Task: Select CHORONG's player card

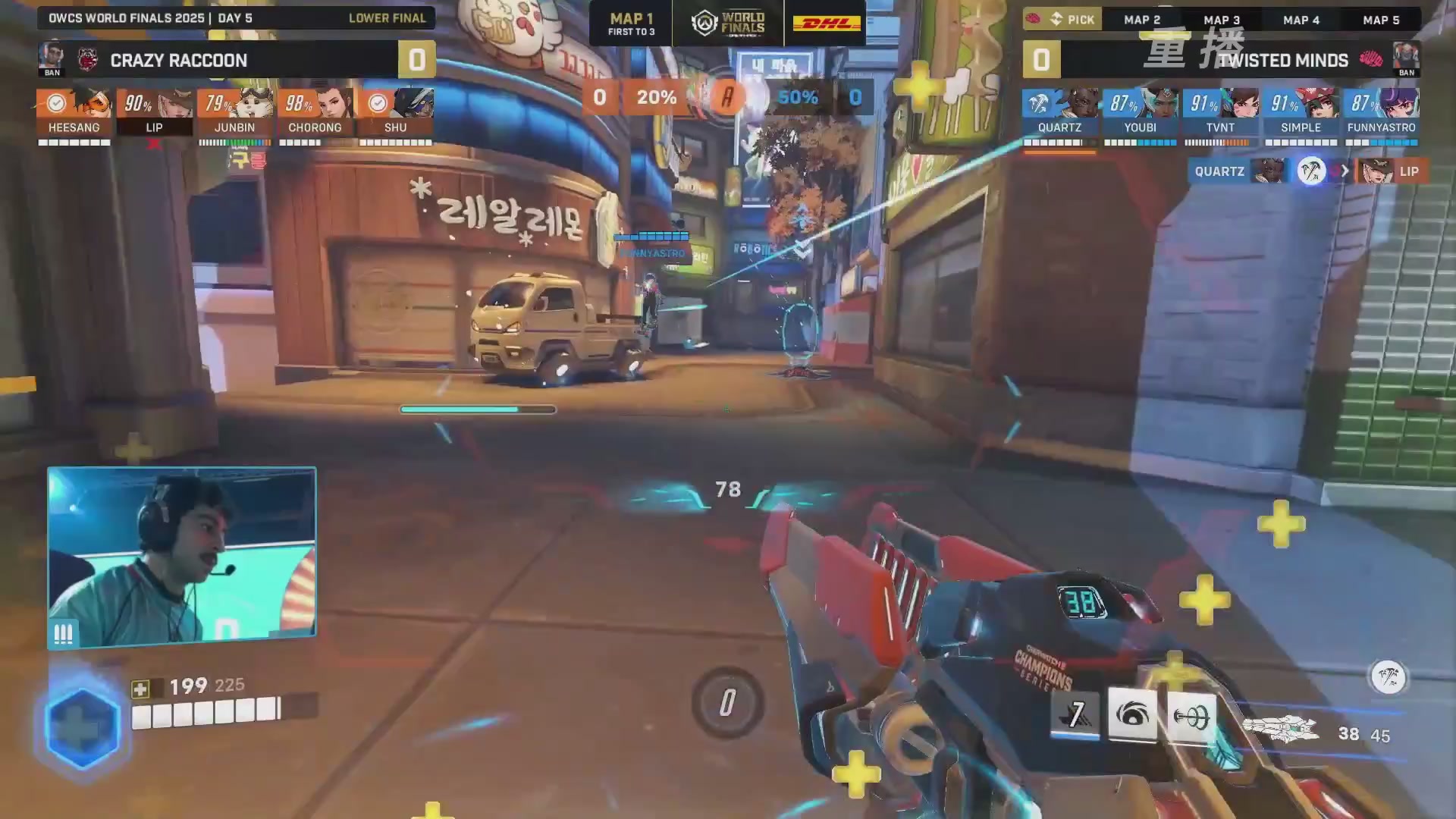Action: [x=315, y=112]
